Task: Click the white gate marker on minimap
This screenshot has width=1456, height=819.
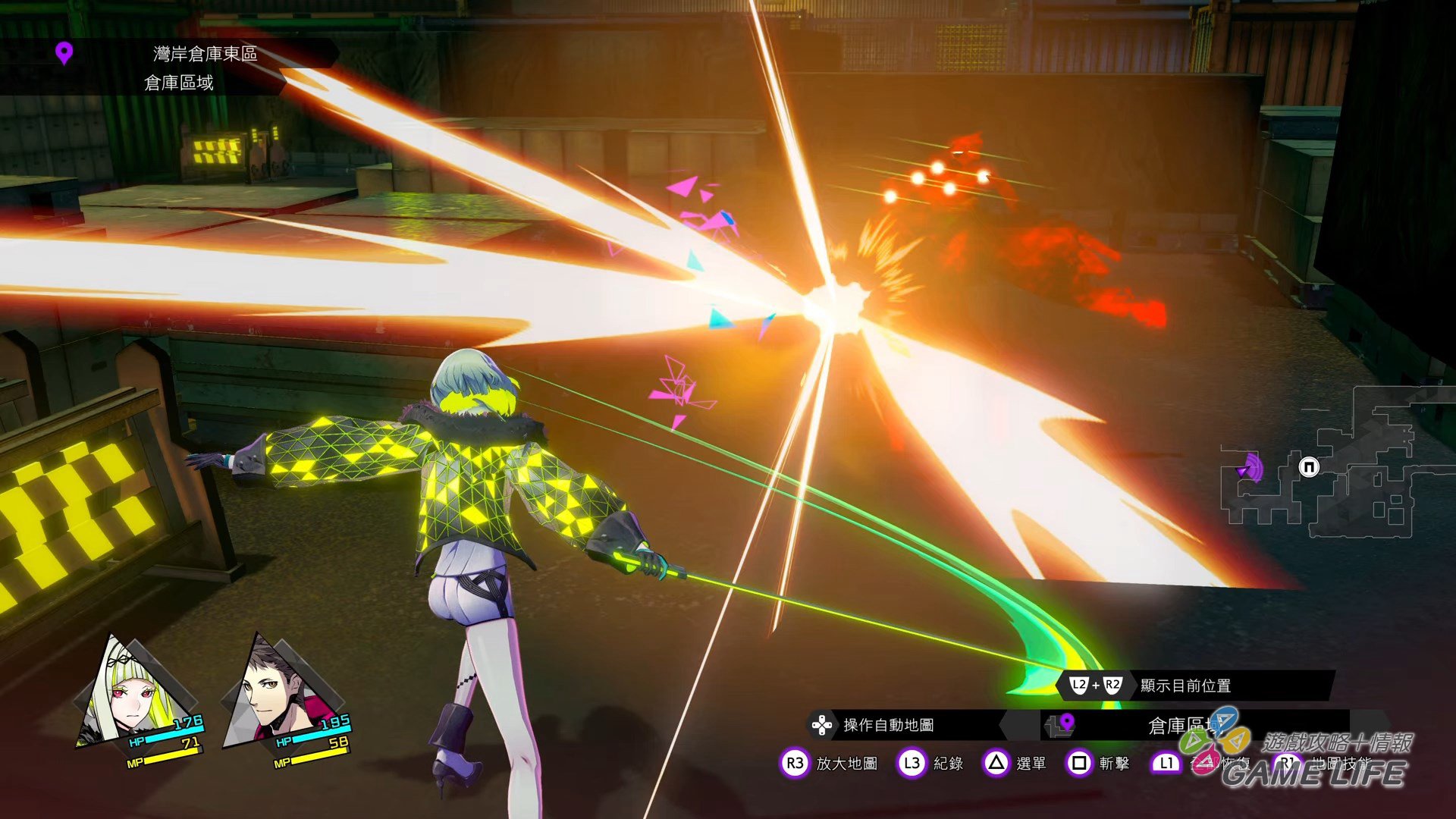Action: pos(1309,467)
